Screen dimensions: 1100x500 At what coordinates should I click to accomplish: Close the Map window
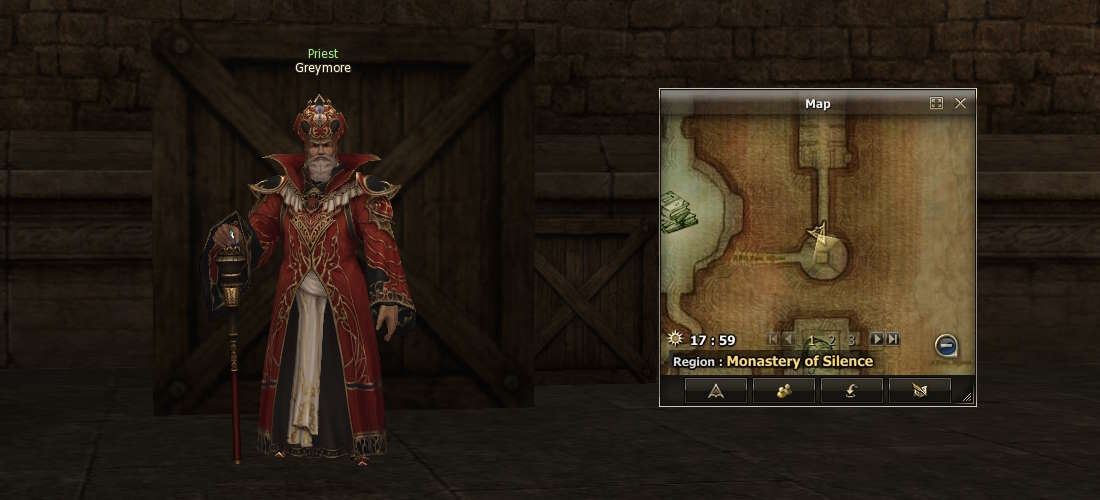click(x=960, y=103)
